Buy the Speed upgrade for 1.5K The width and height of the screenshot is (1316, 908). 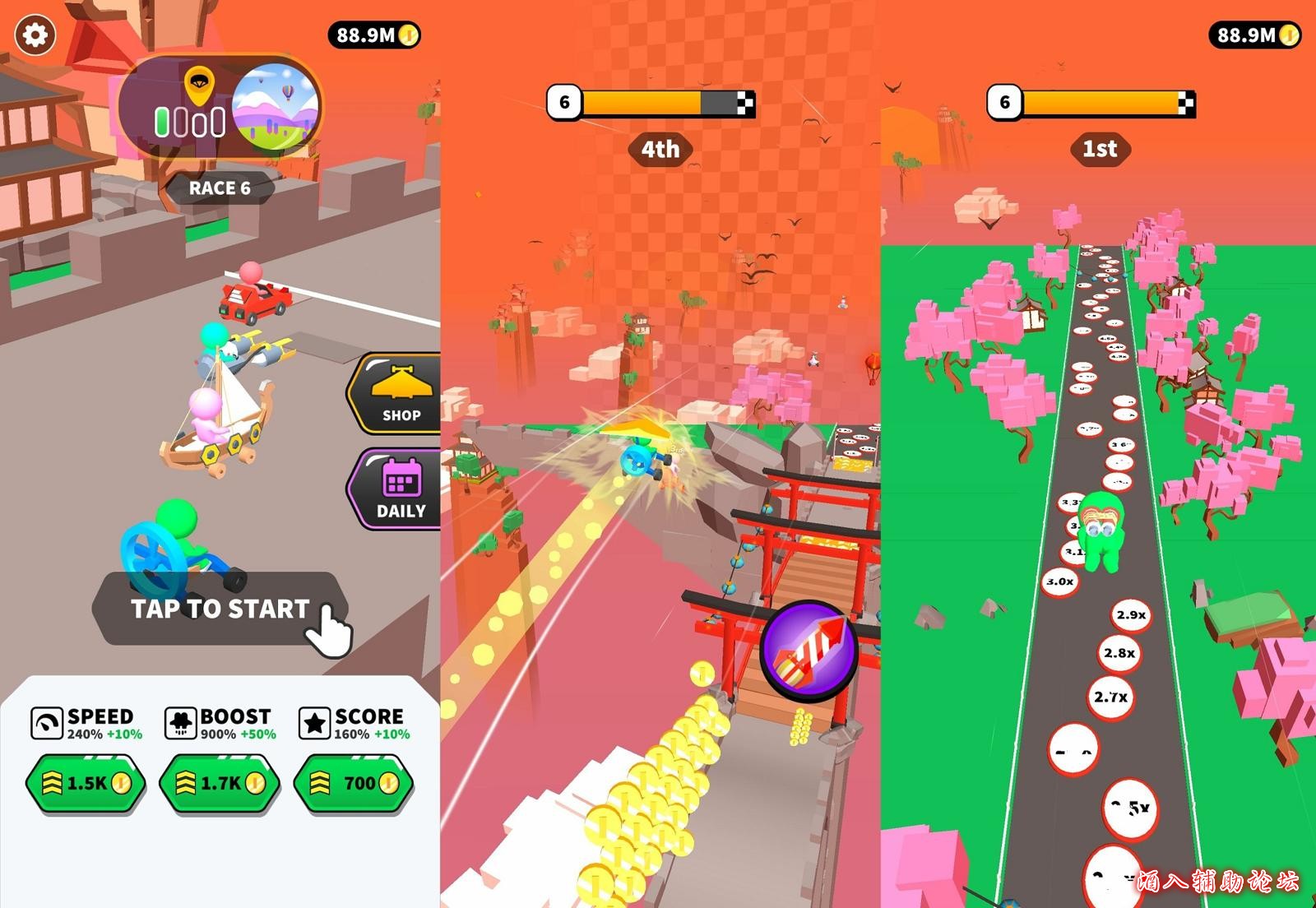pyautogui.click(x=86, y=783)
